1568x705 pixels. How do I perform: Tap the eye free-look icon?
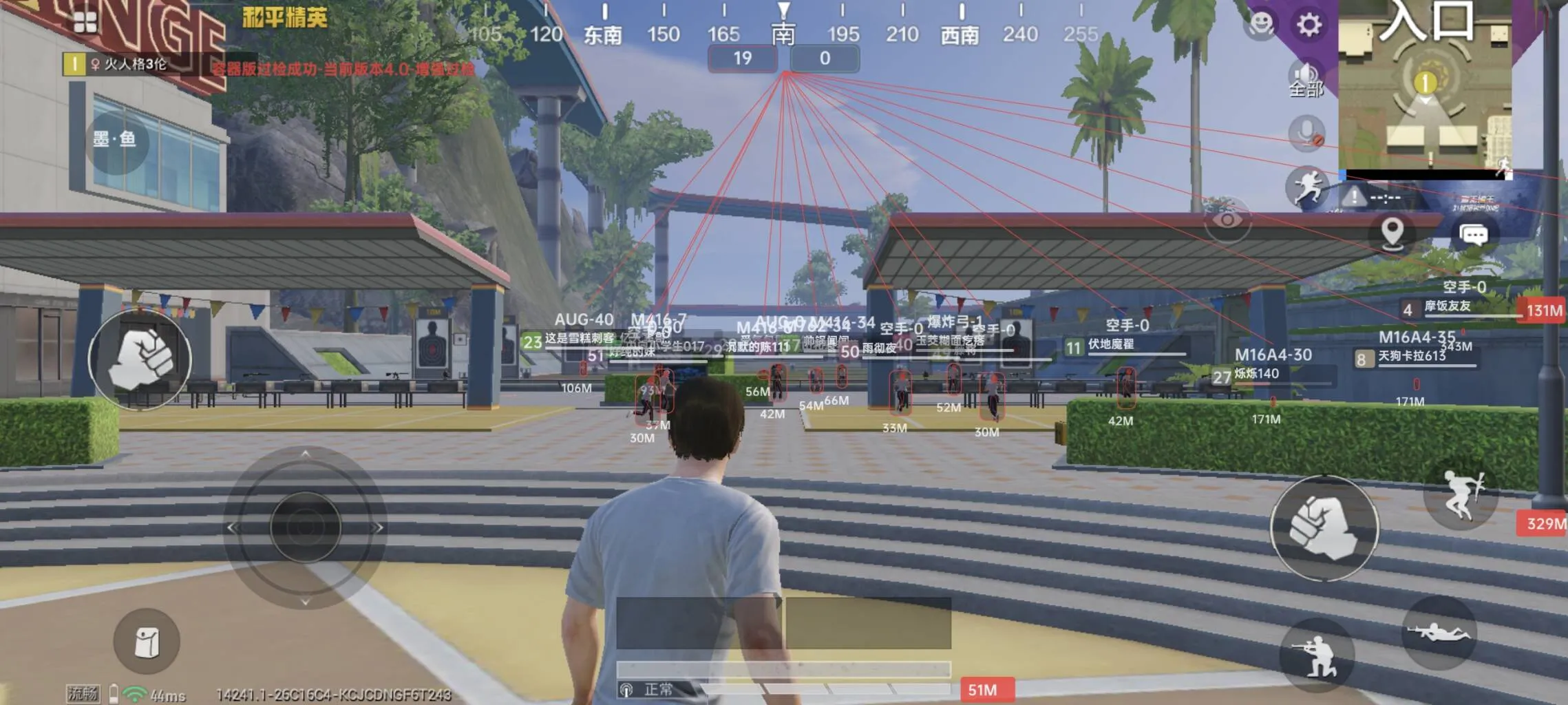[1227, 220]
